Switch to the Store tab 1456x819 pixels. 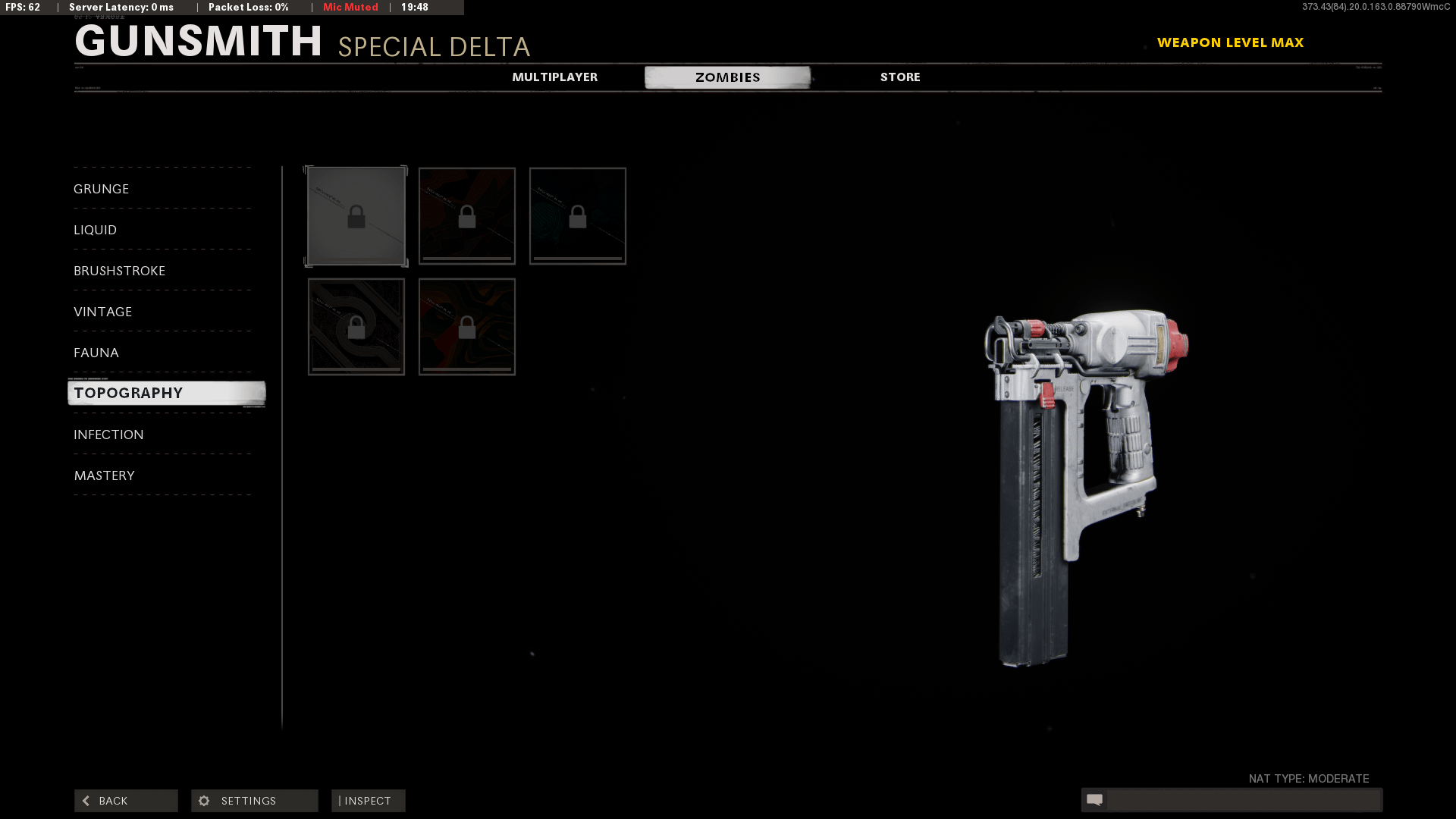(x=899, y=77)
